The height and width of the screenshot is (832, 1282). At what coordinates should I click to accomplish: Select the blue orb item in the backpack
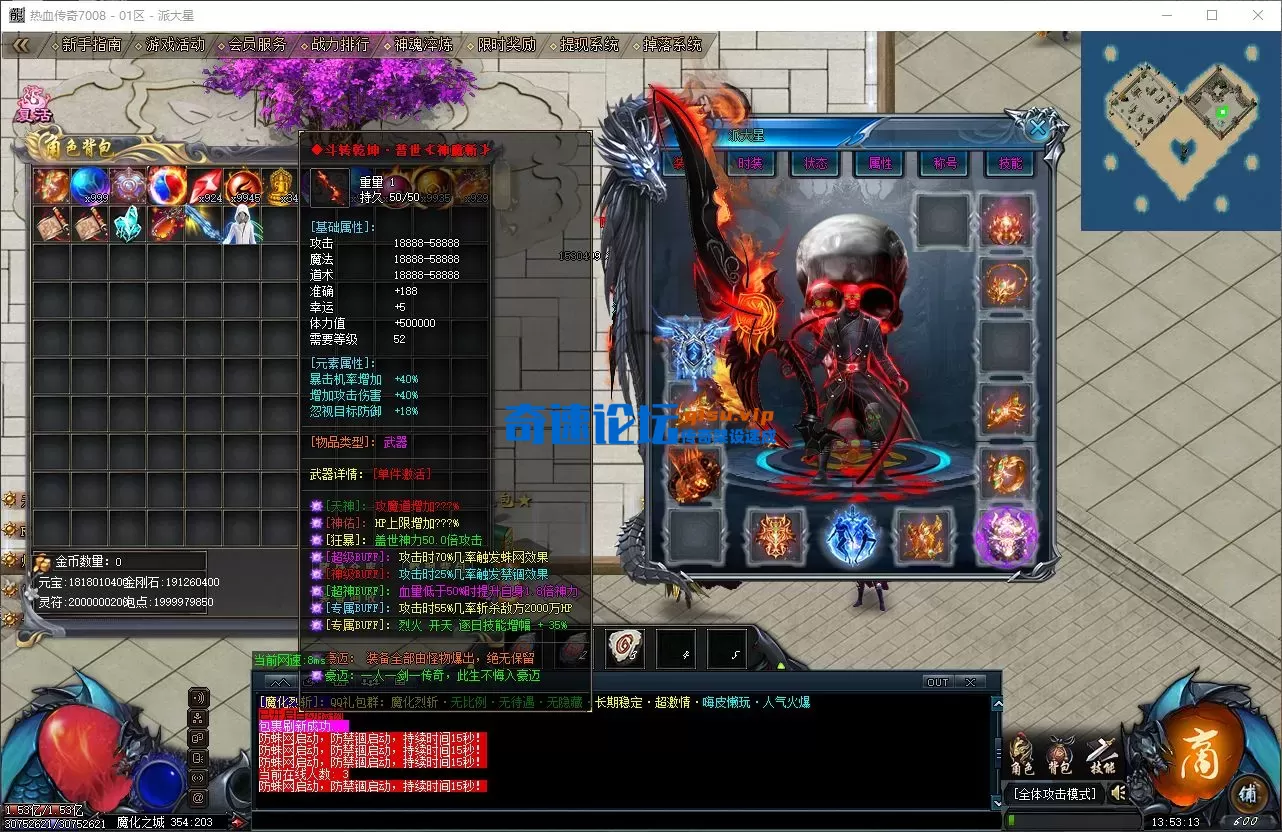(89, 186)
